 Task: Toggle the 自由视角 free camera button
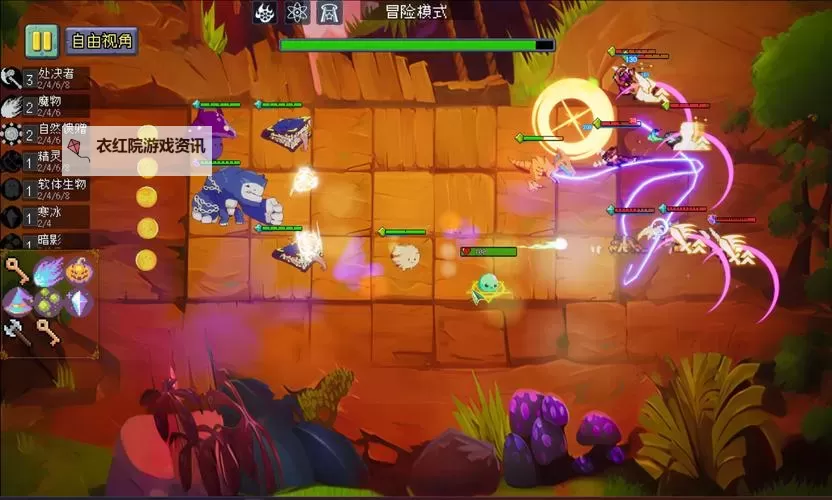pos(101,41)
